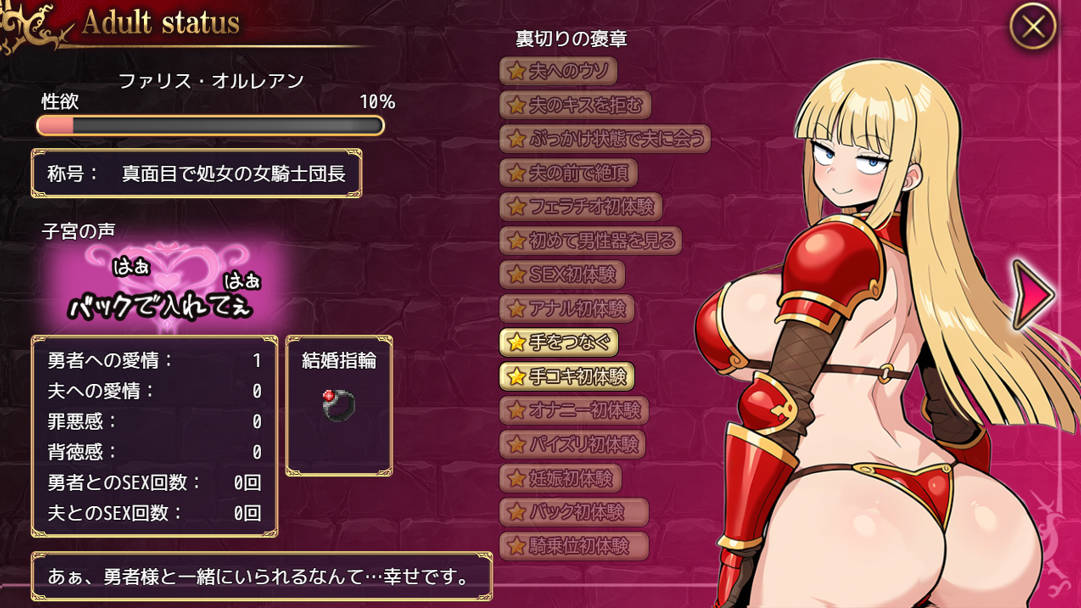
Task: Select the 夫のキスを拒む badge
Action: pos(575,104)
